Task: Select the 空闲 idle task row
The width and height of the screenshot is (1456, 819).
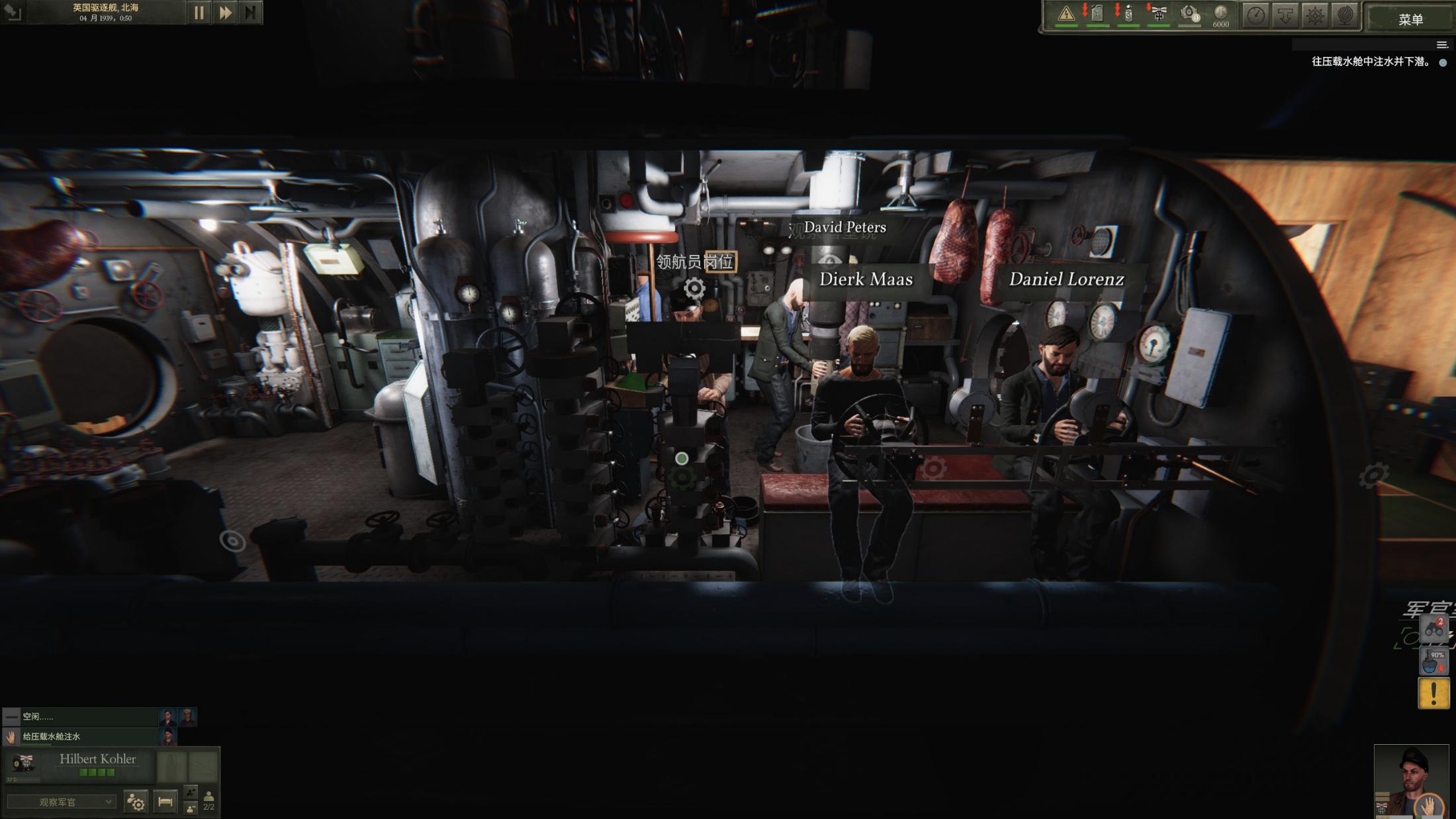Action: point(79,716)
